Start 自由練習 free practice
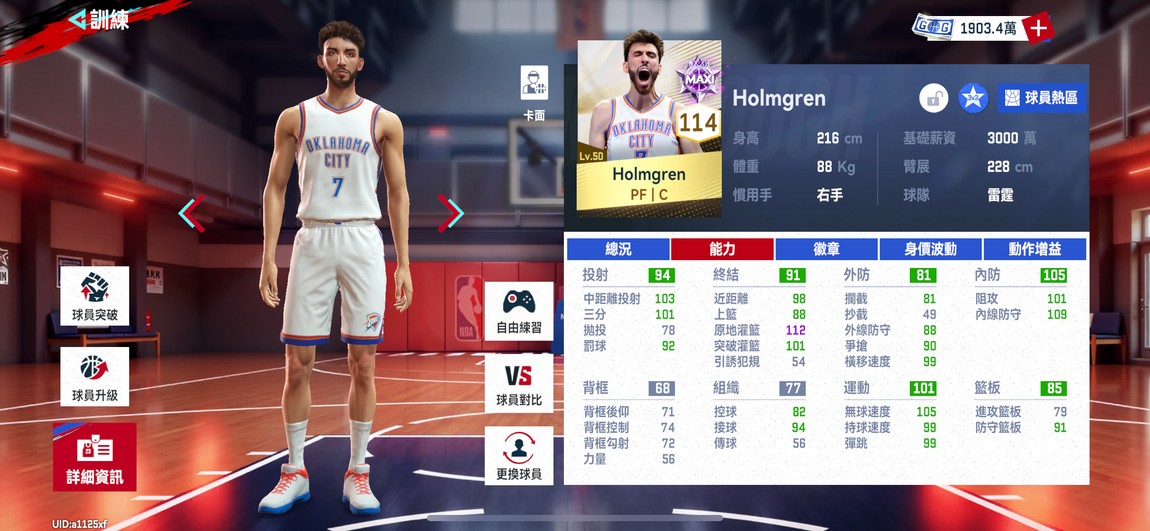Viewport: 1150px width, 531px height. point(519,309)
